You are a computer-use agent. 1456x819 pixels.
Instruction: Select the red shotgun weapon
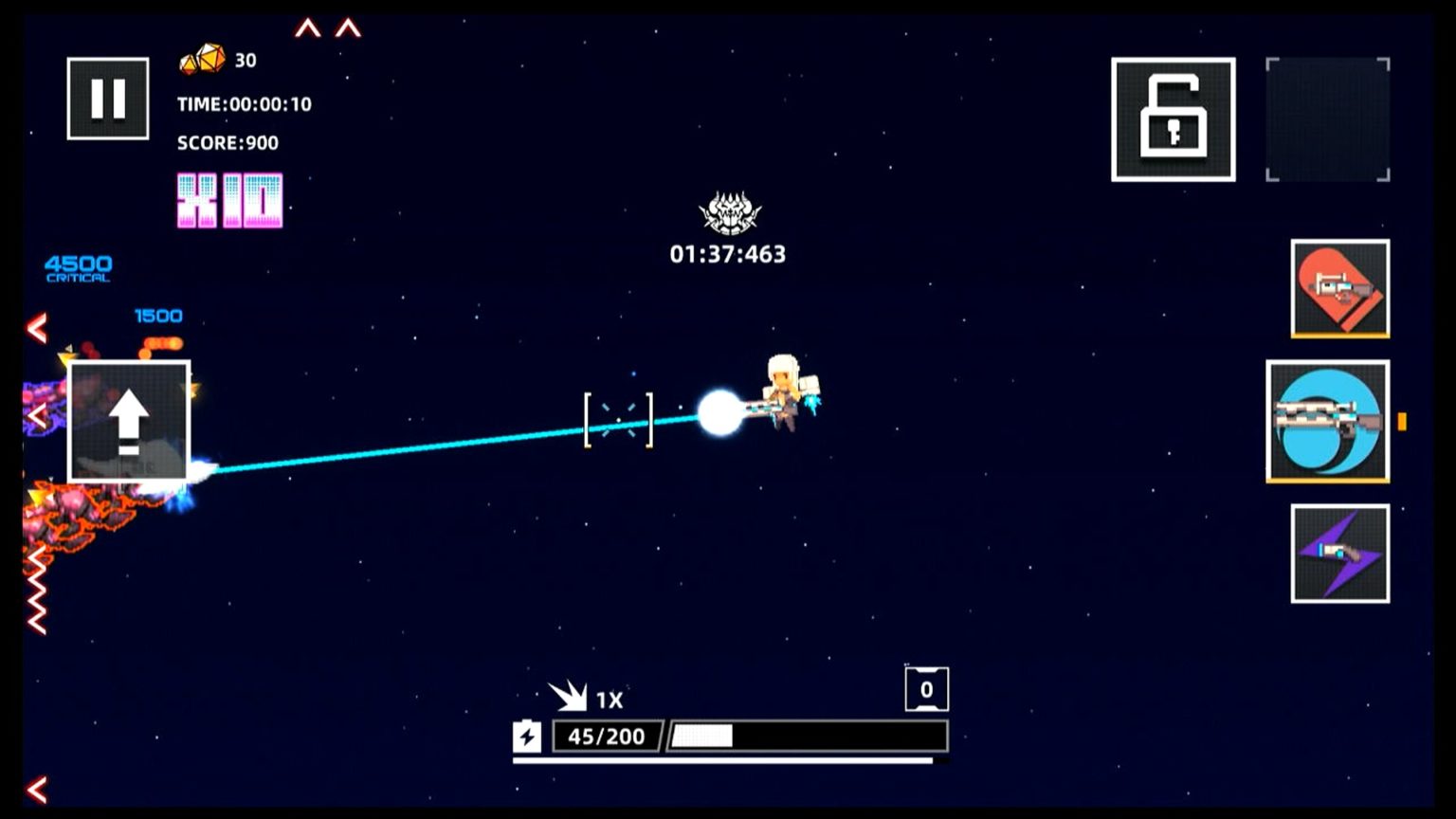(1338, 289)
